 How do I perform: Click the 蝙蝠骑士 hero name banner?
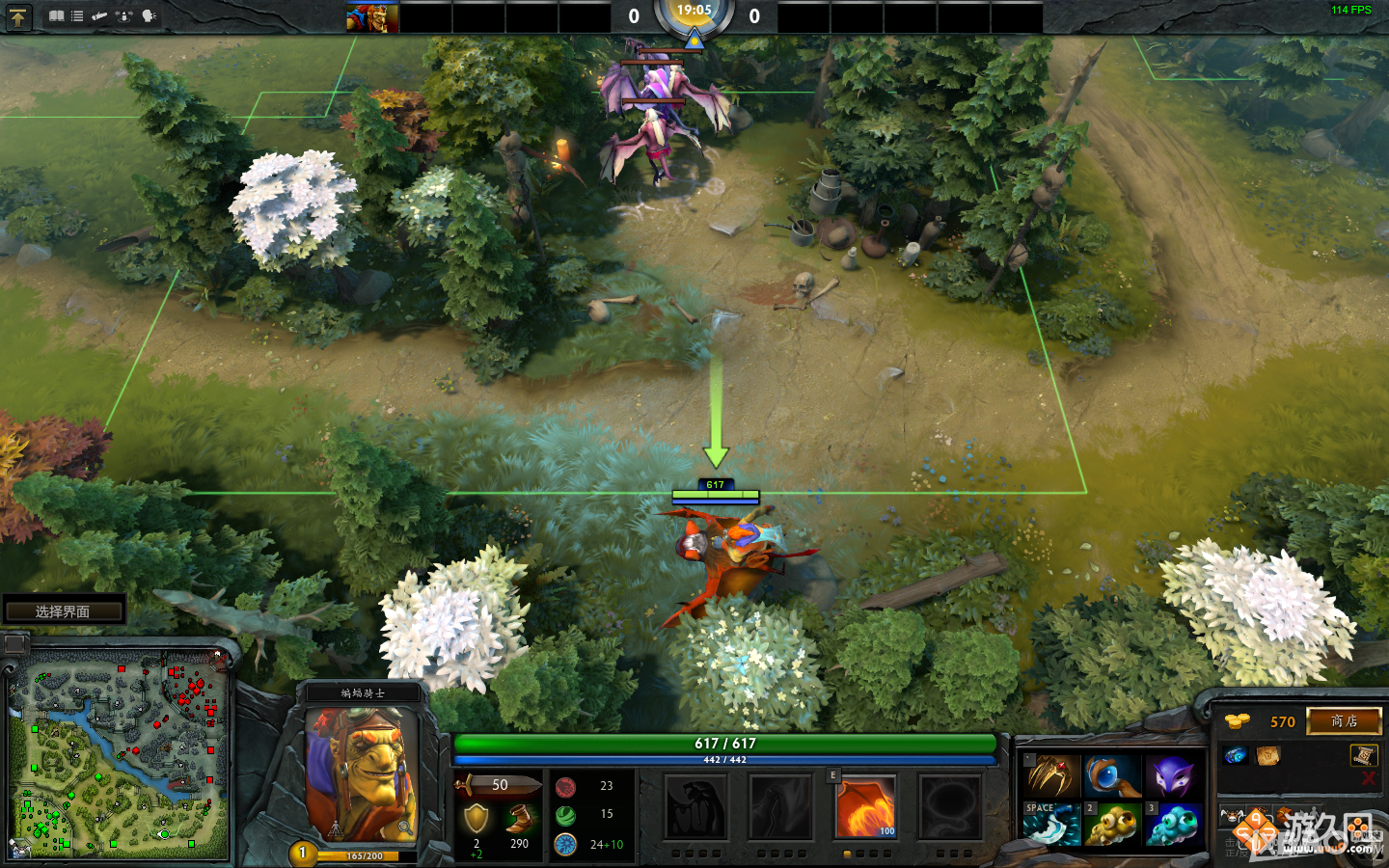tap(363, 692)
